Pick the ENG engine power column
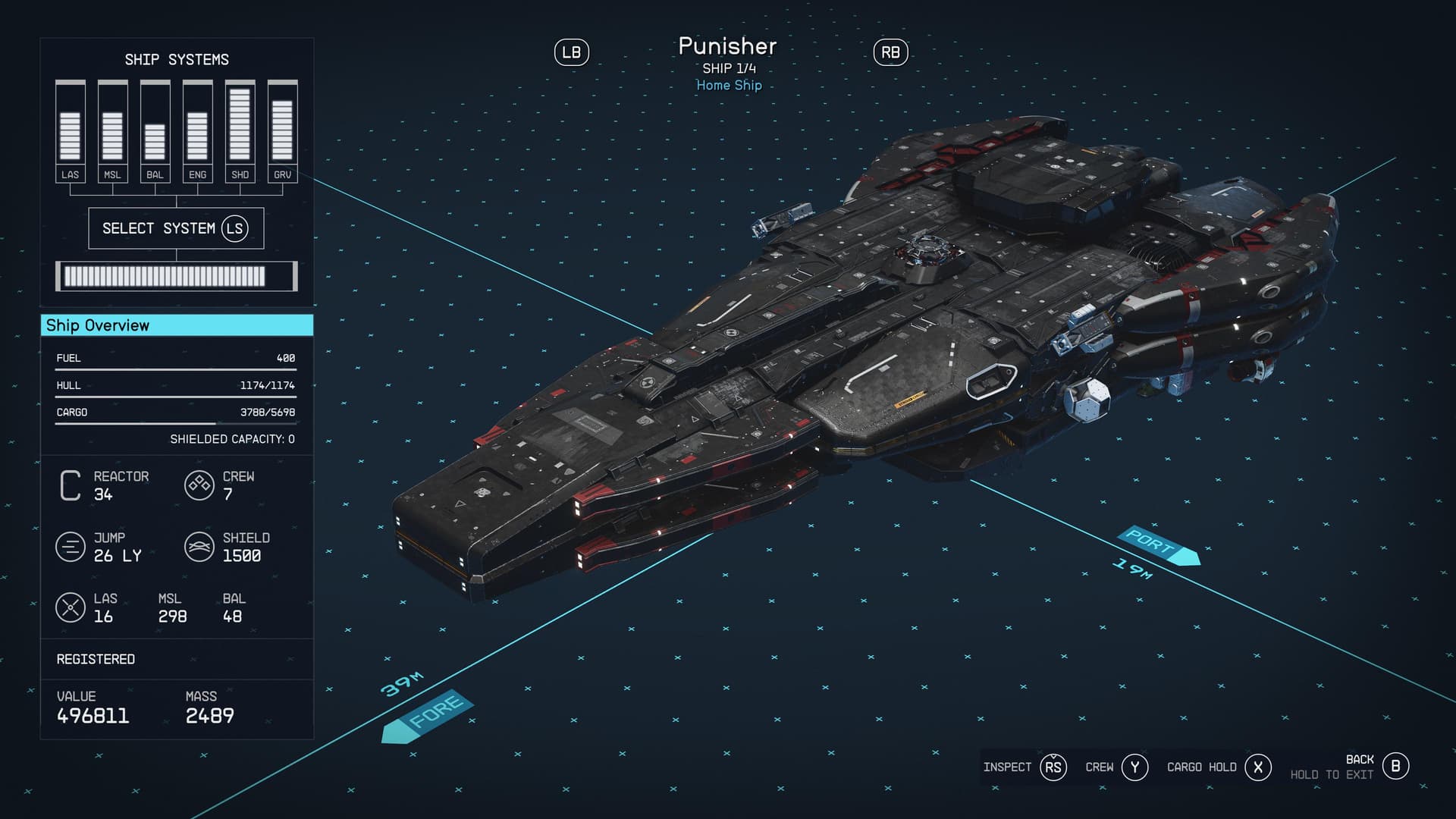Viewport: 1456px width, 819px height. coord(197,131)
